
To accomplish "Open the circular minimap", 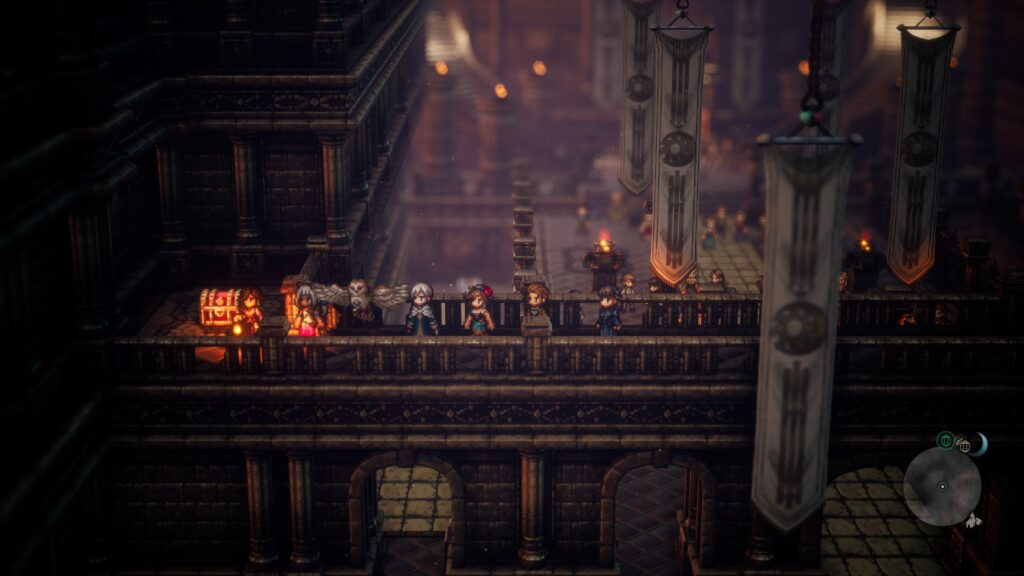I will click(x=941, y=486).
